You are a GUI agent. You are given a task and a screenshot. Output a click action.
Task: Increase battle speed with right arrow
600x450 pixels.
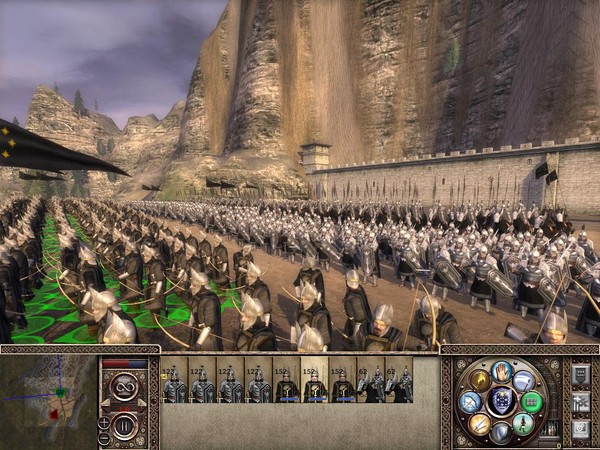point(144,403)
